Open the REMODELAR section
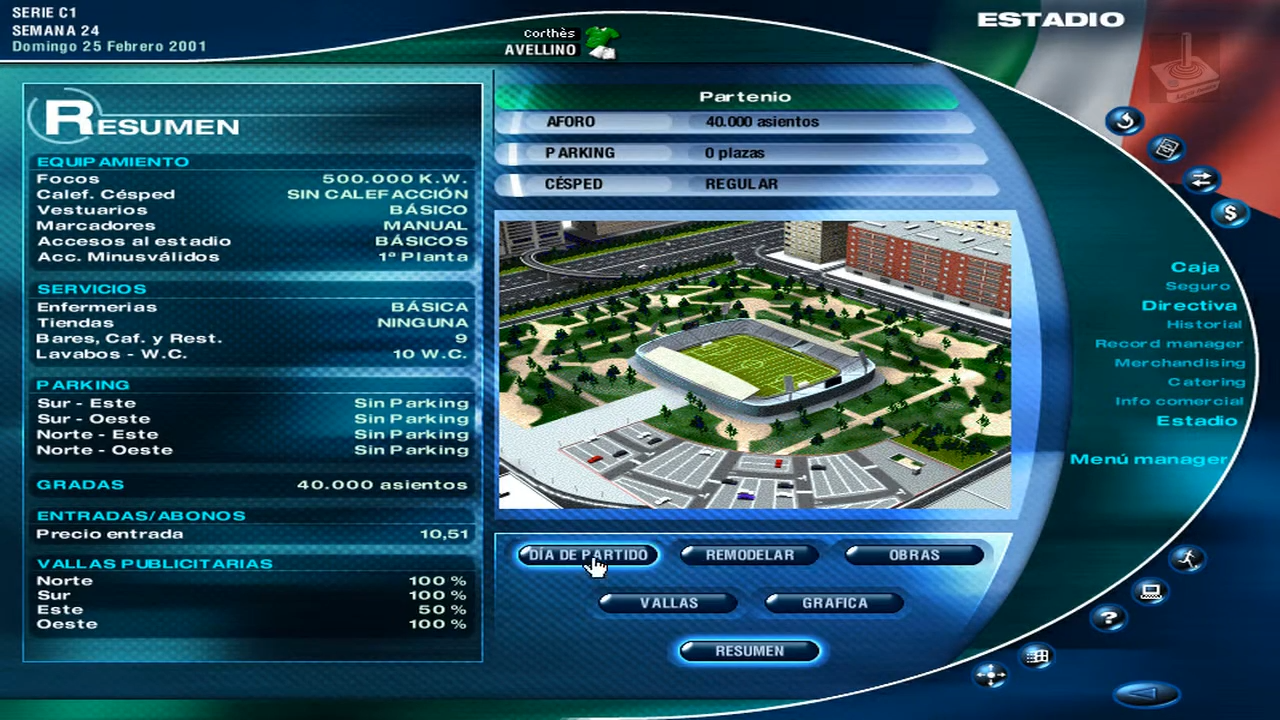 [749, 555]
